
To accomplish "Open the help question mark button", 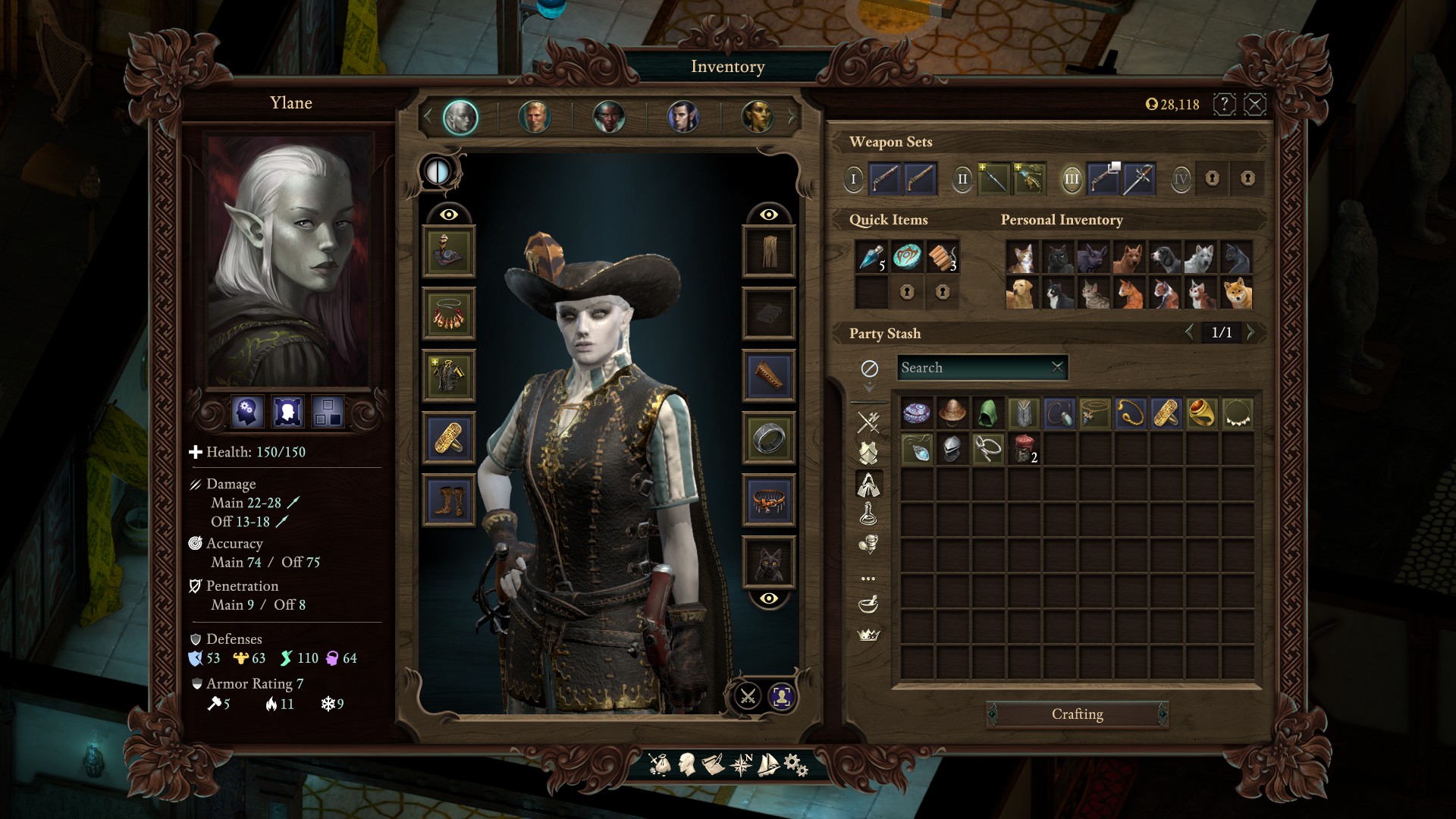I will click(x=1224, y=104).
